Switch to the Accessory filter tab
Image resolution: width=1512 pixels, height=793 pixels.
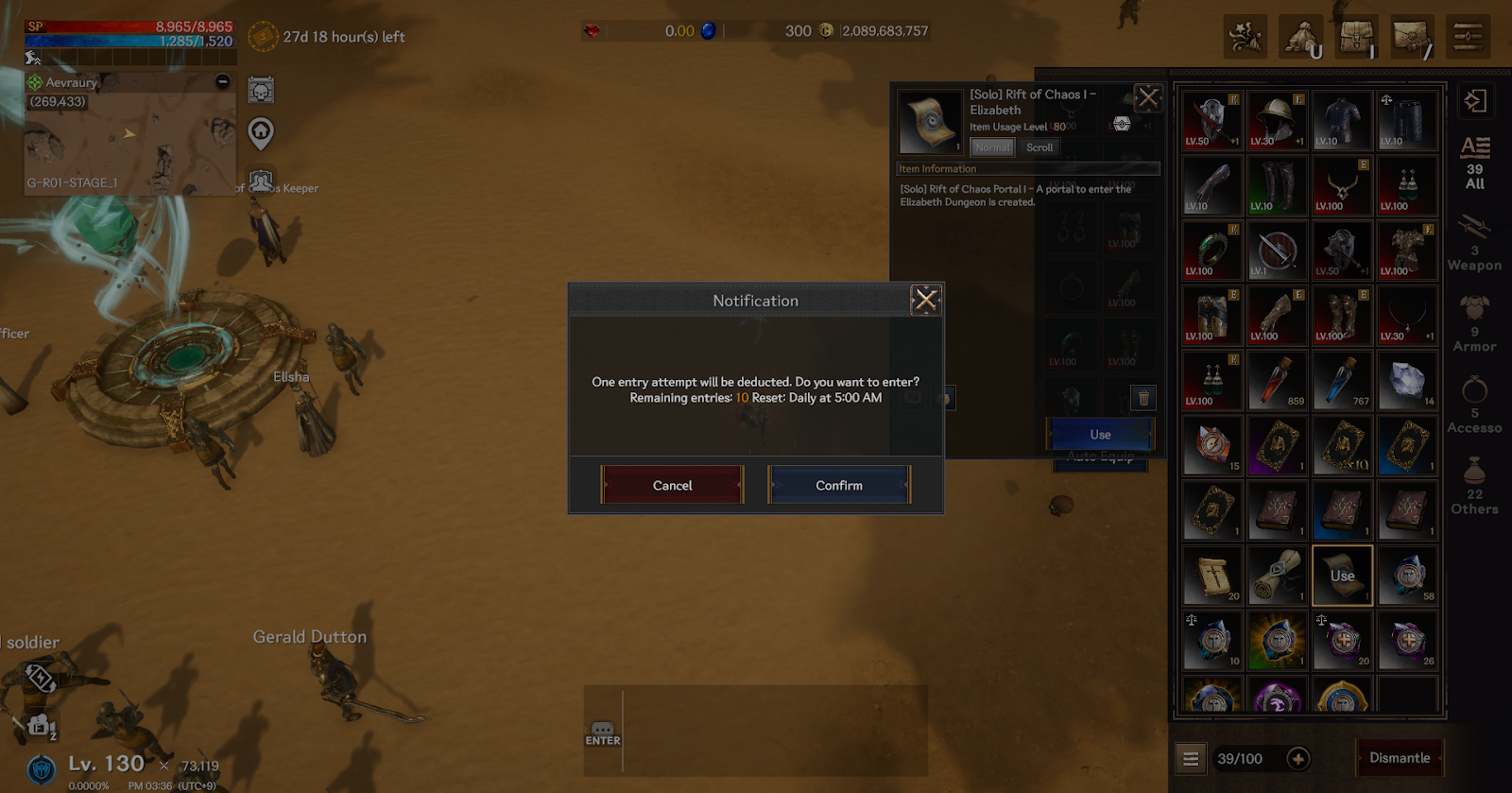1474,406
